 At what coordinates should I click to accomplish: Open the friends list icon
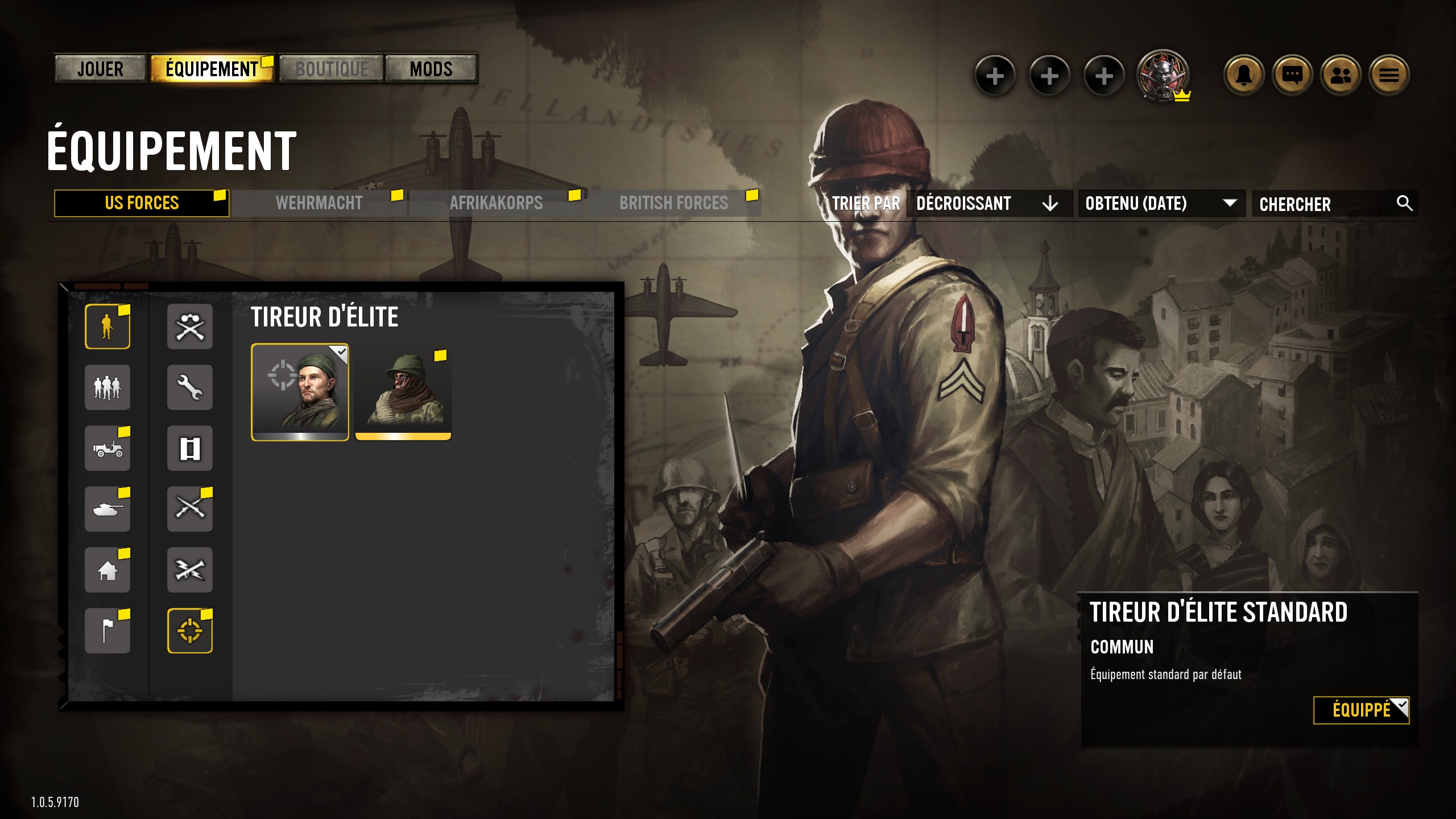1341,75
